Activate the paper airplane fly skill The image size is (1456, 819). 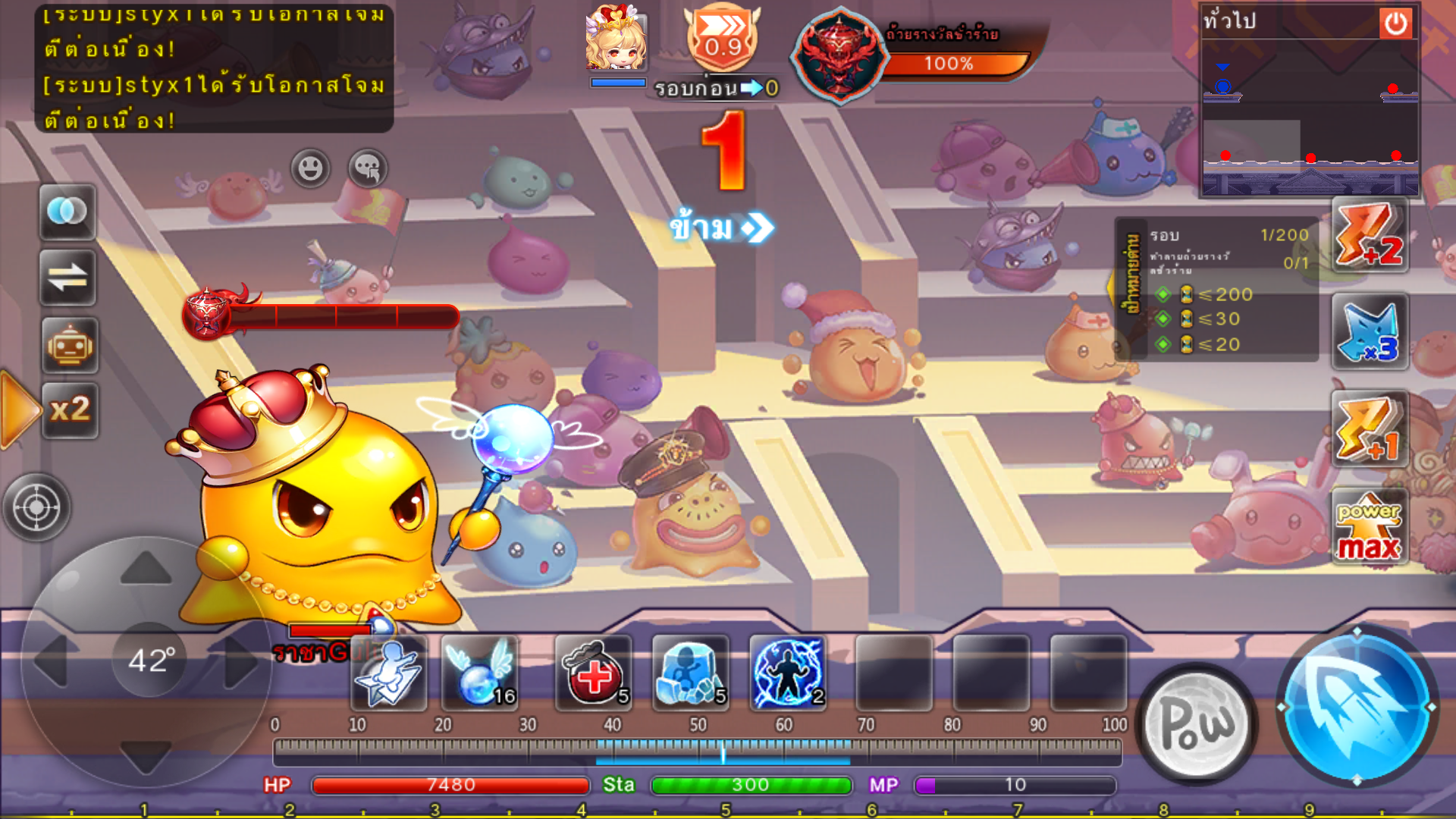pos(388,673)
